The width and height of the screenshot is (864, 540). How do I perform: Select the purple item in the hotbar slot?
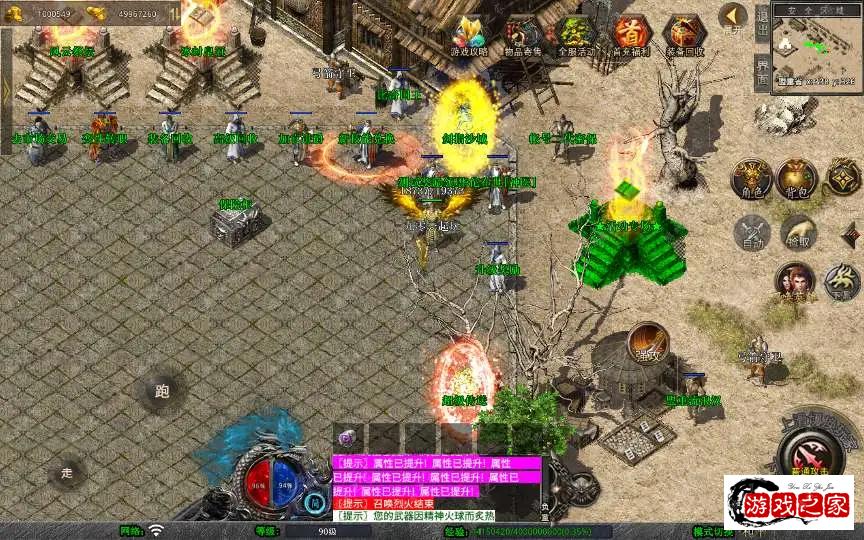coord(347,438)
